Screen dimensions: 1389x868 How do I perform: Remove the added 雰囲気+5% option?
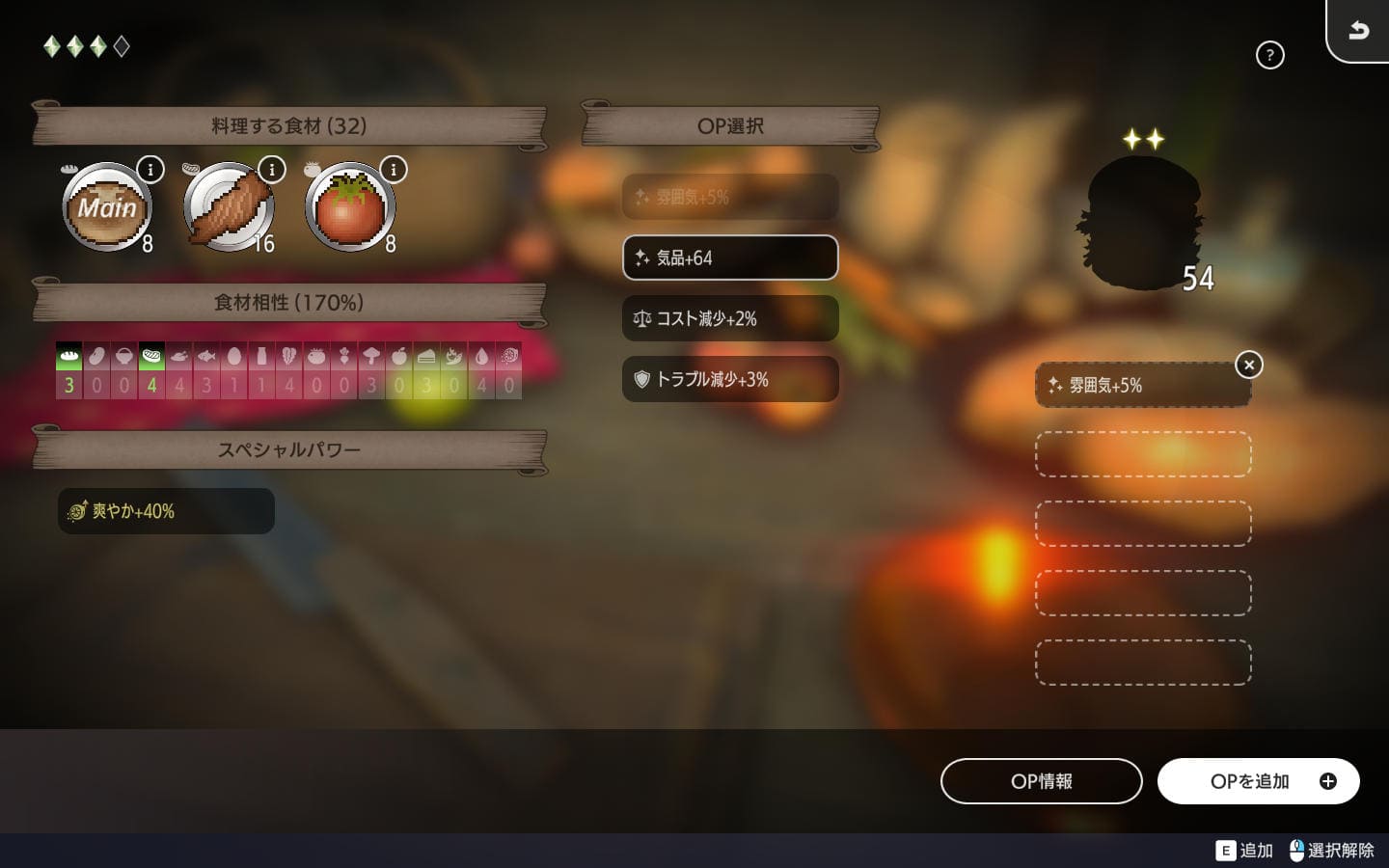point(1249,365)
